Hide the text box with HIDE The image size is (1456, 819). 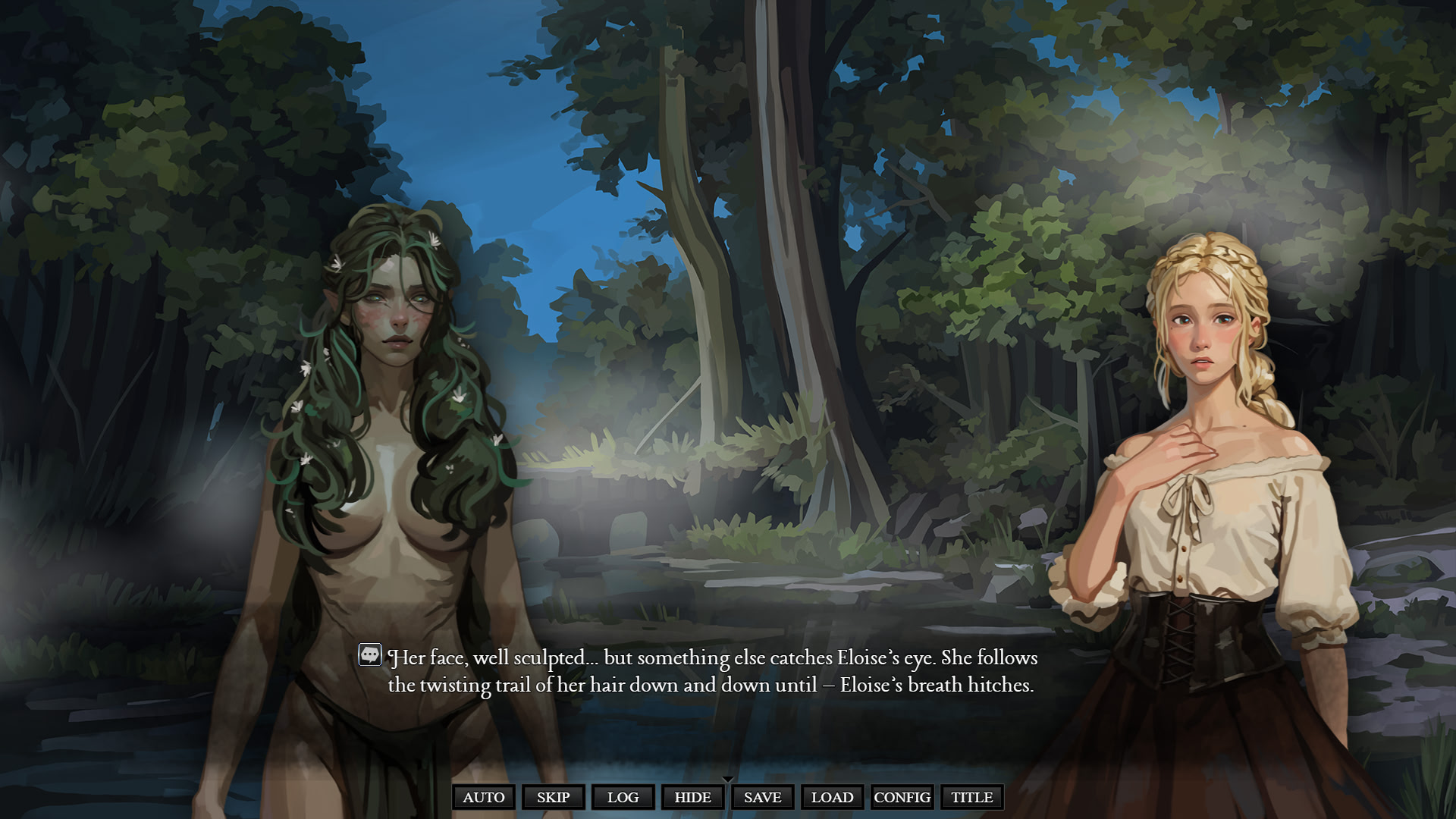click(692, 797)
